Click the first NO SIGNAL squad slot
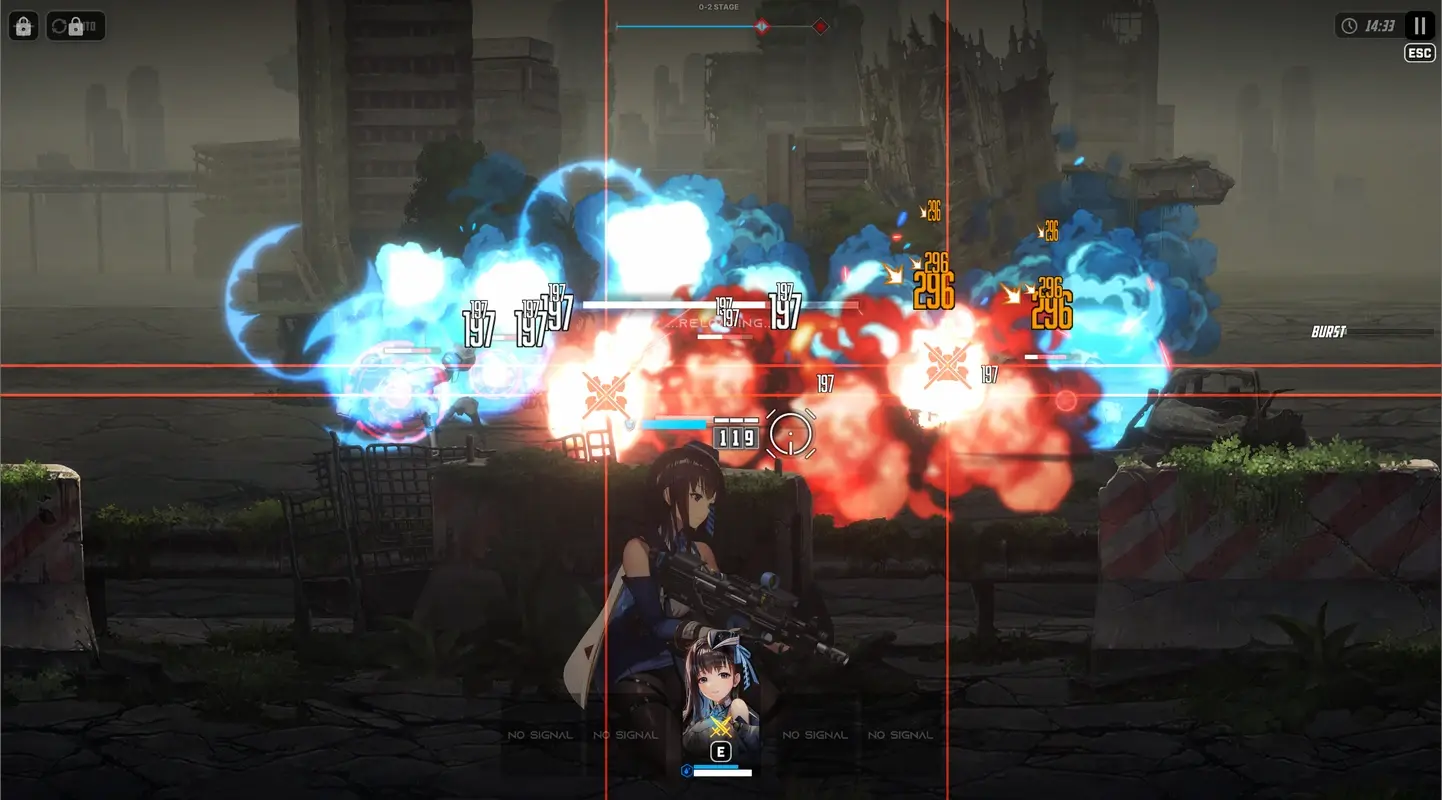1442x800 pixels. 540,733
